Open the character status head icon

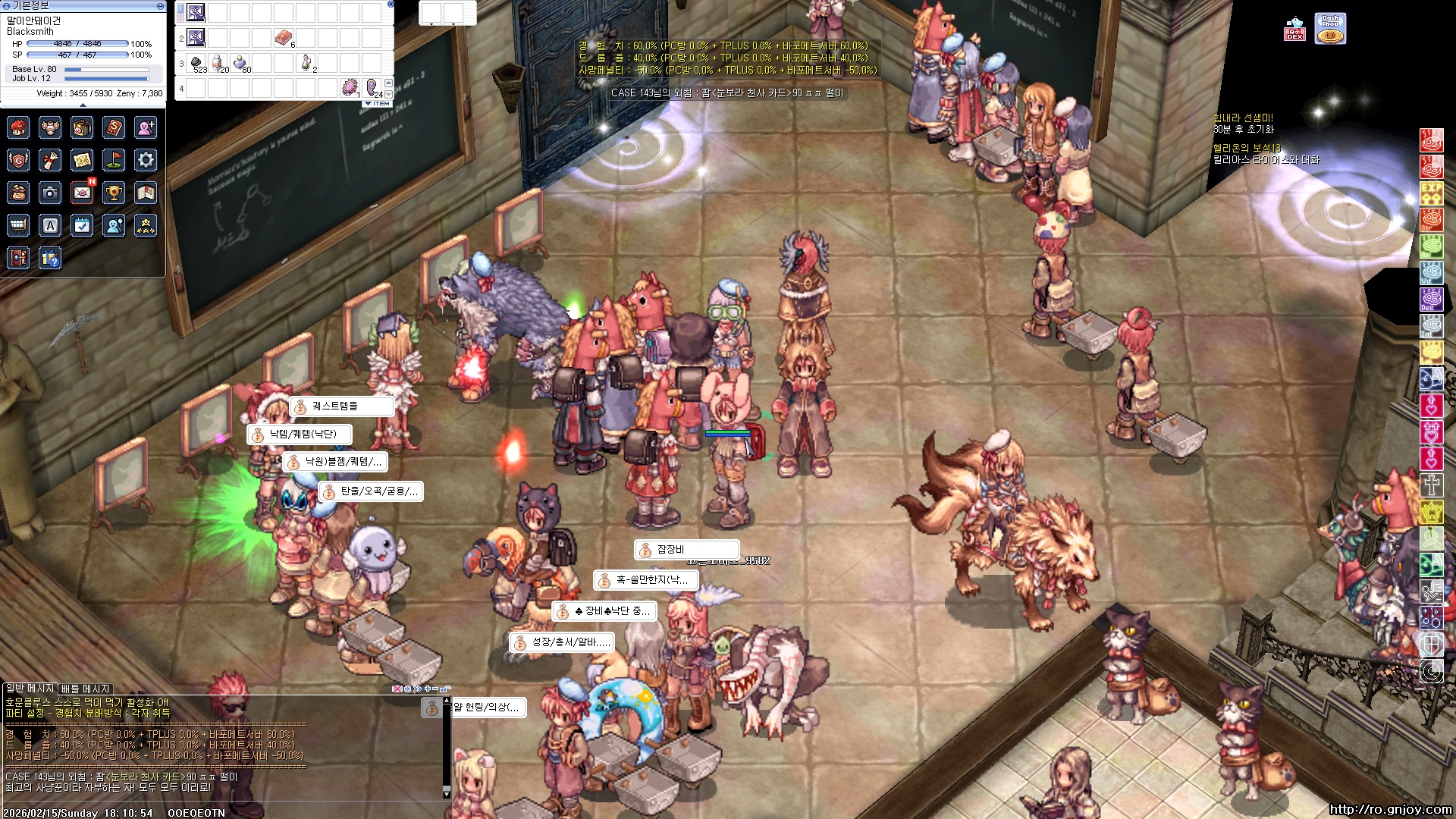tap(18, 127)
